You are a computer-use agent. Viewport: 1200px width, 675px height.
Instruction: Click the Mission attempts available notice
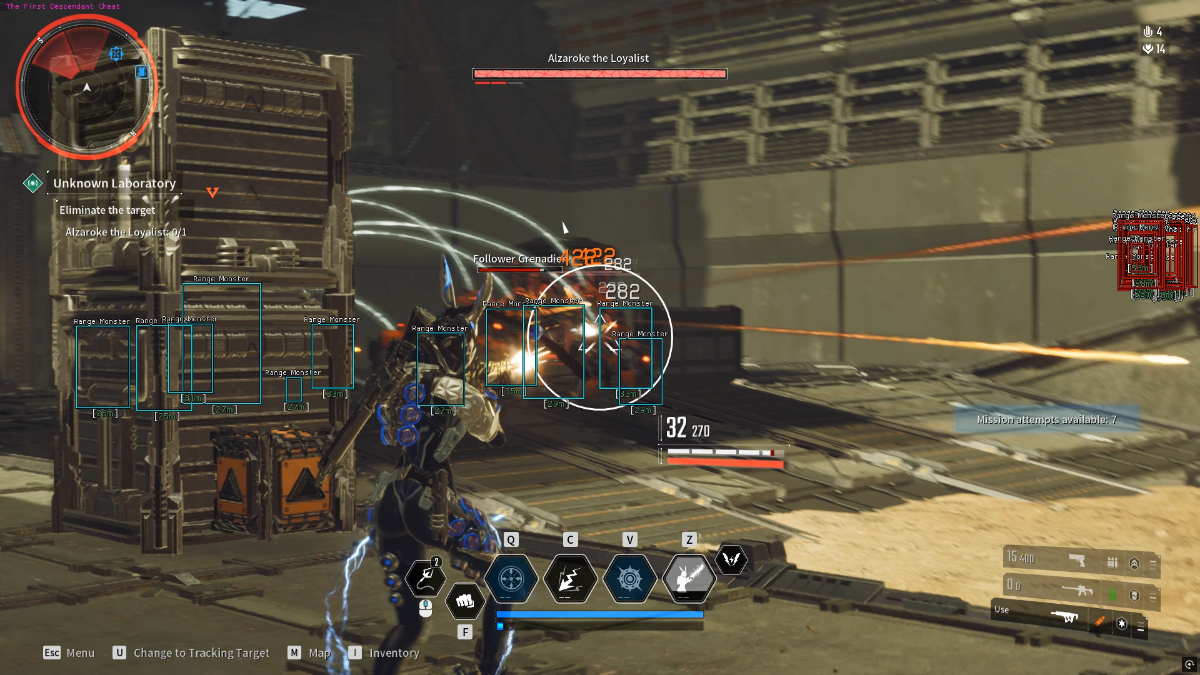pos(1045,420)
